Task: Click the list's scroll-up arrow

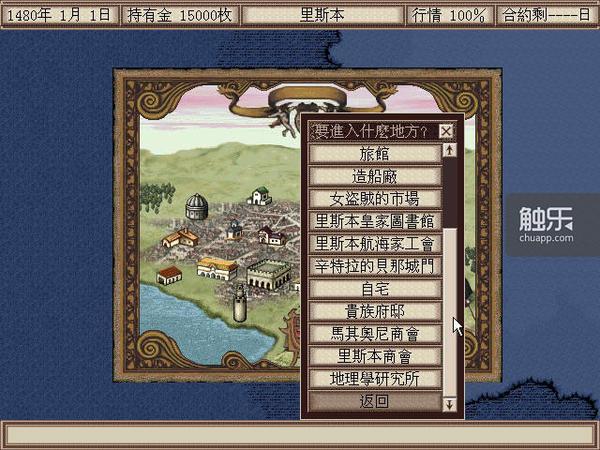Action: [450, 151]
